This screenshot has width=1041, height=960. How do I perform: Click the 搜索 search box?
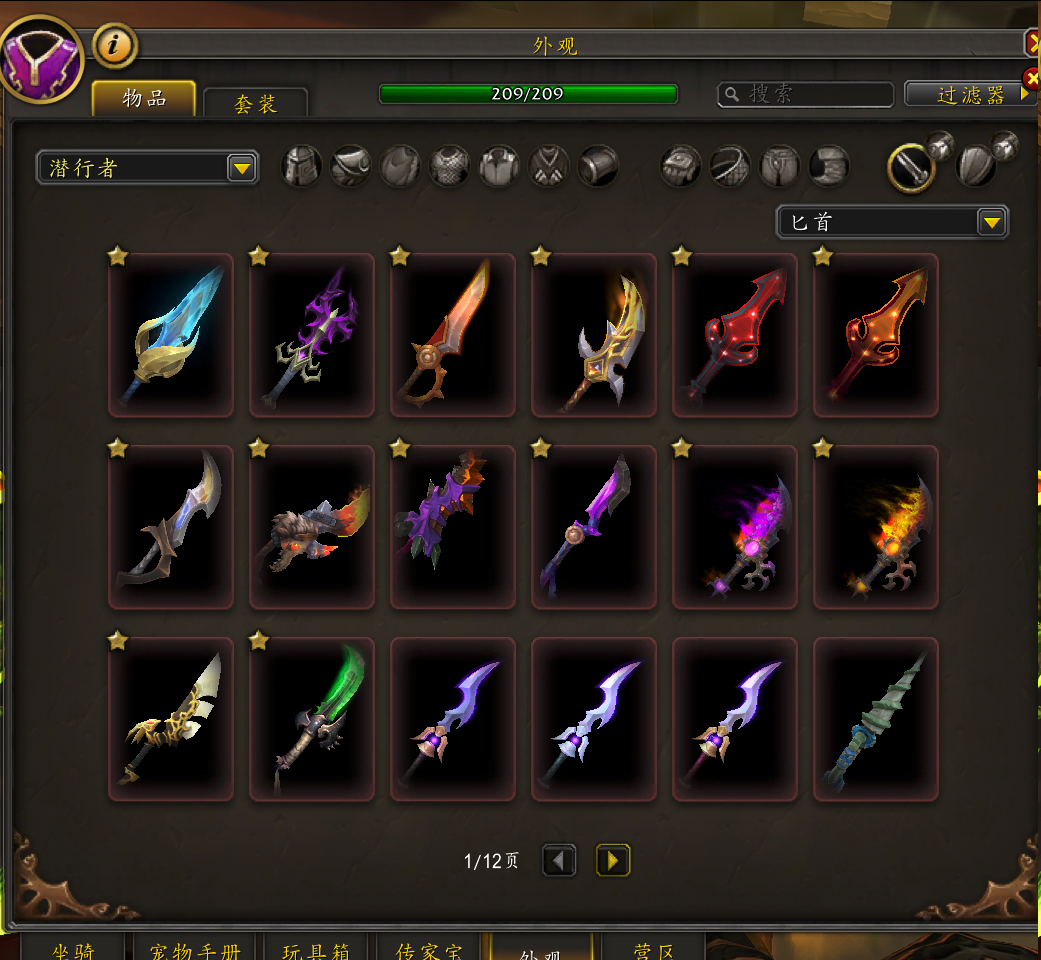click(x=806, y=94)
